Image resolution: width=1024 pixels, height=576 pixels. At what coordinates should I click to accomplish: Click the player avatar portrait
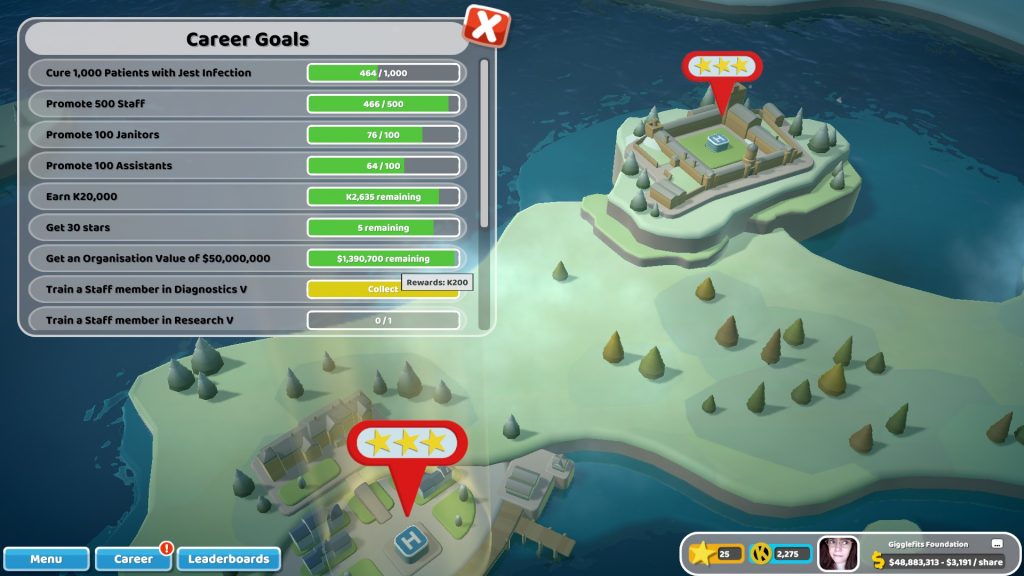pos(838,554)
